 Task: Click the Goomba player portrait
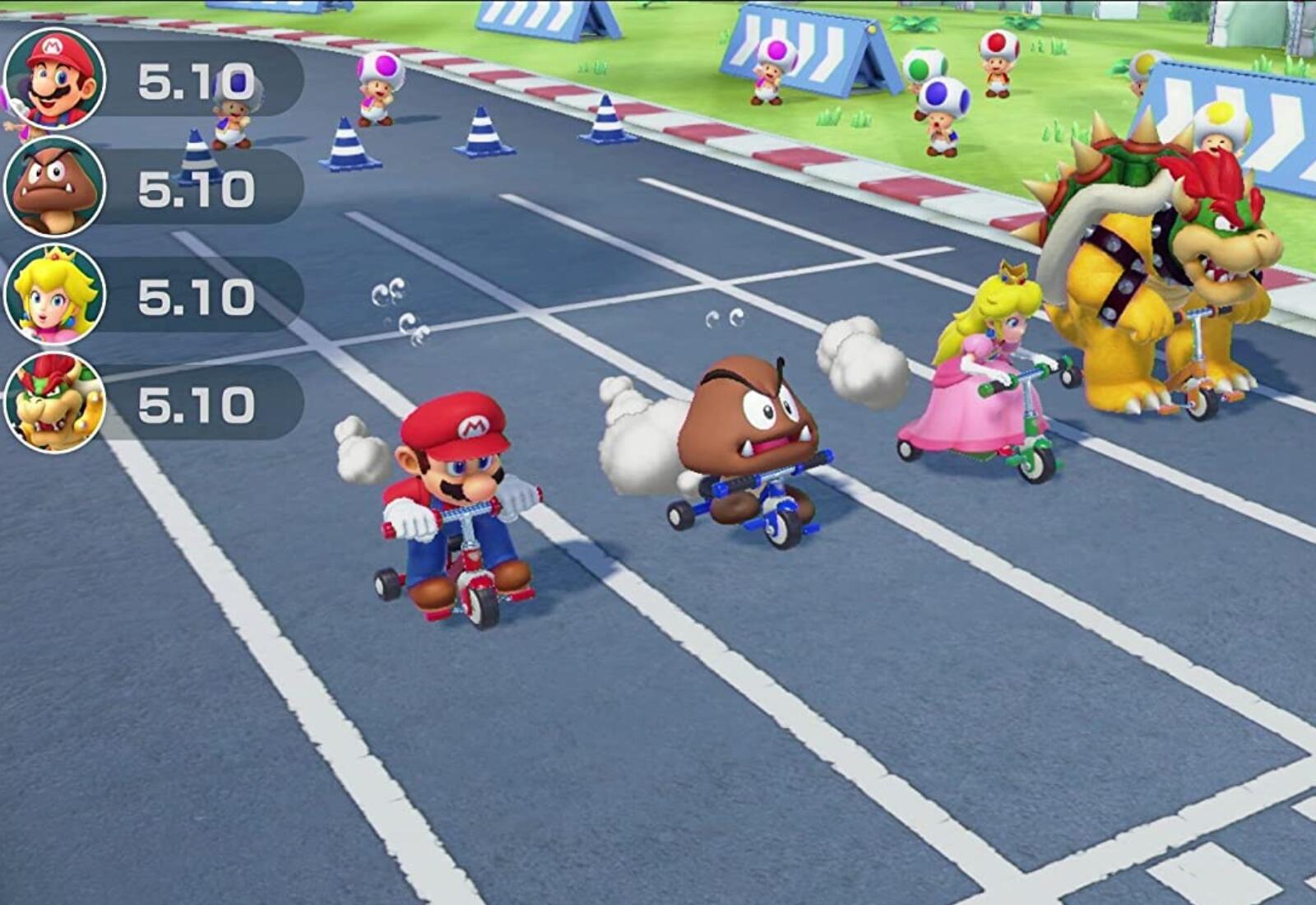point(54,187)
